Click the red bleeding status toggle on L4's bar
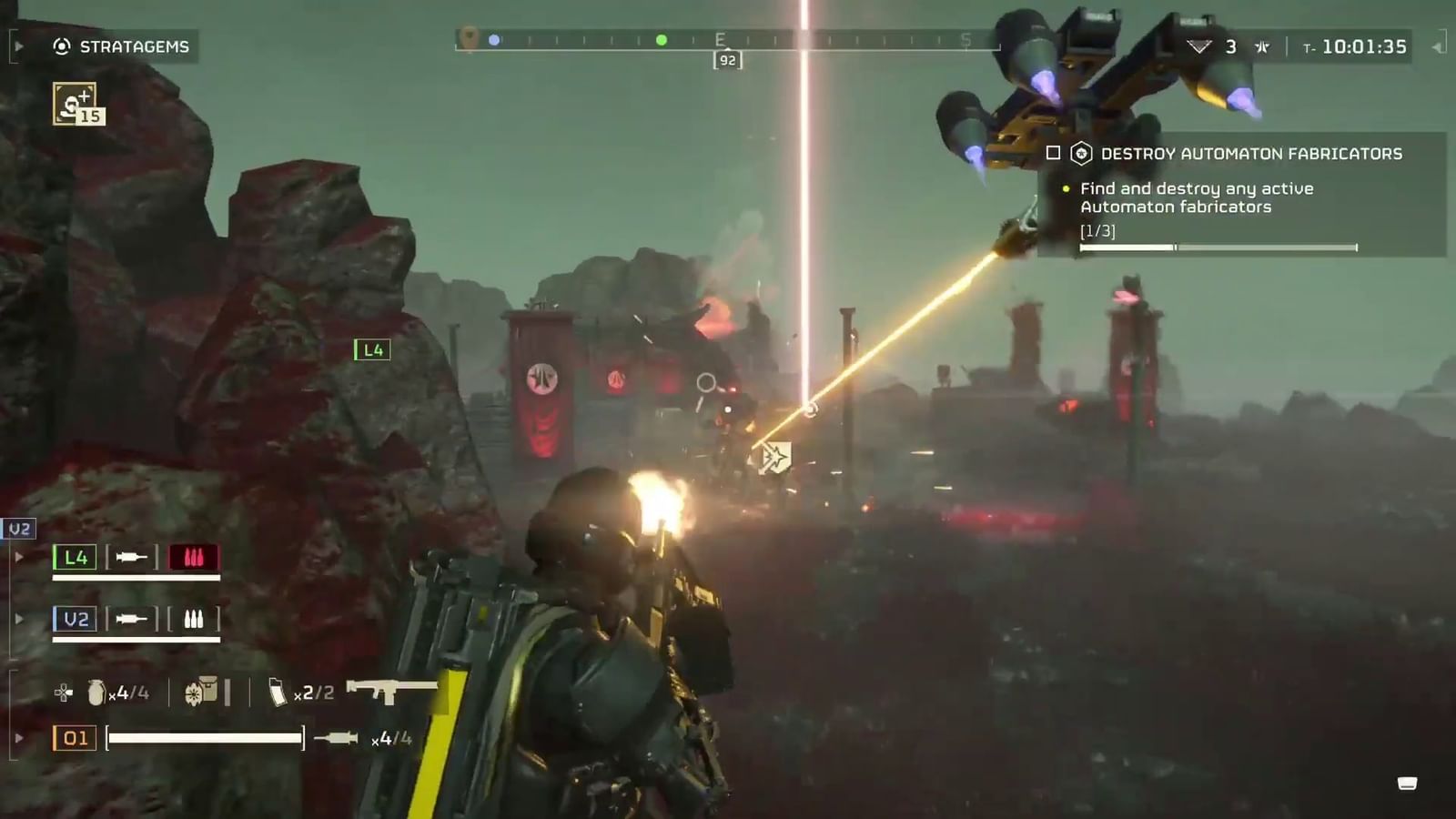The height and width of the screenshot is (819, 1456). point(193,557)
